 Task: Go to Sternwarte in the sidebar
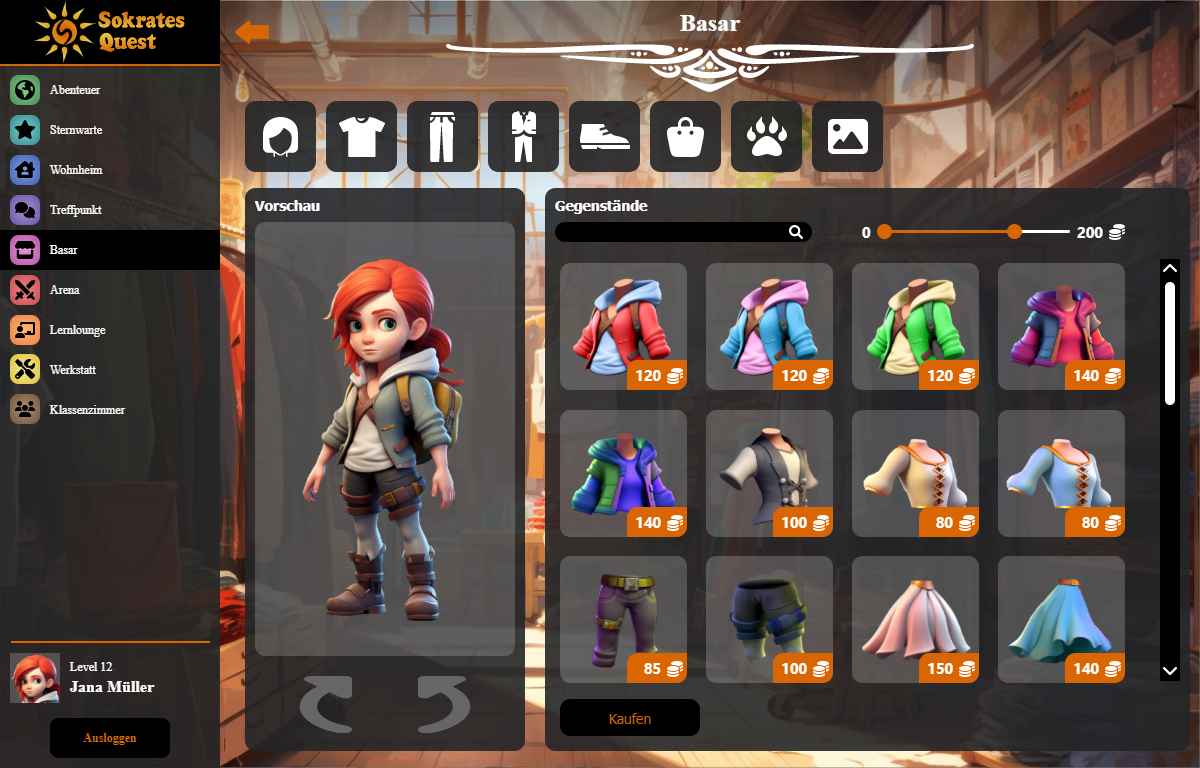[76, 130]
